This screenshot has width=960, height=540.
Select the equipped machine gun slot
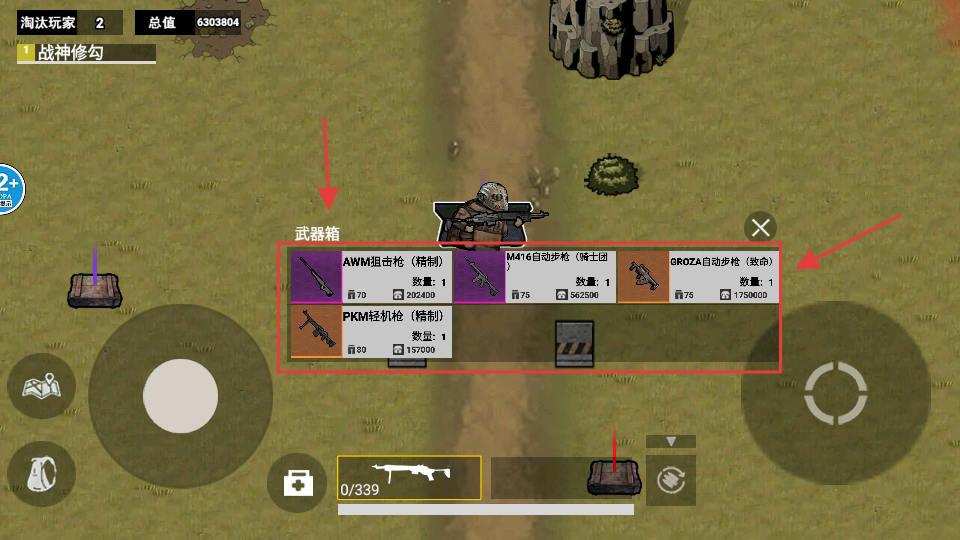(409, 477)
